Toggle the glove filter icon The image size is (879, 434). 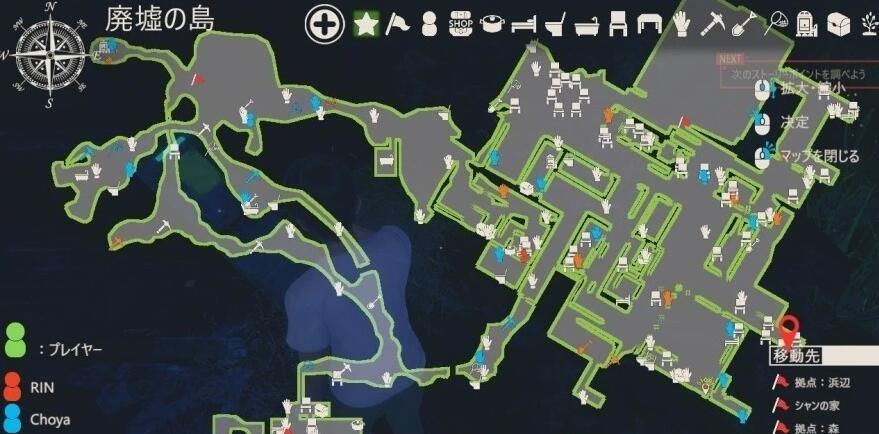click(x=682, y=23)
